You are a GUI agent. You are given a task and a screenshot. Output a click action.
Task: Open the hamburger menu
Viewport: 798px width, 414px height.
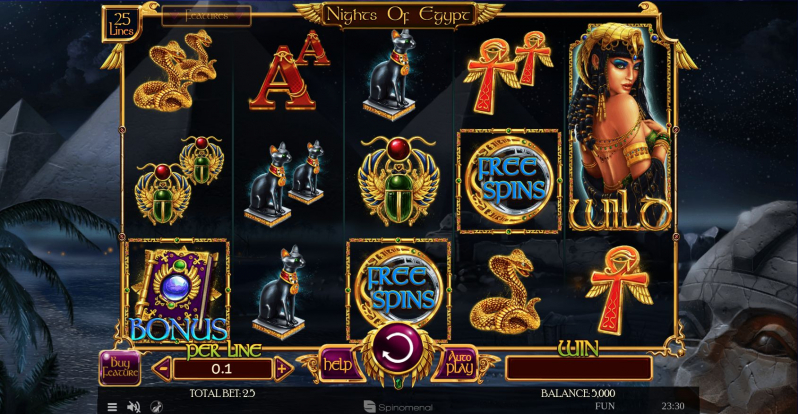pos(112,407)
